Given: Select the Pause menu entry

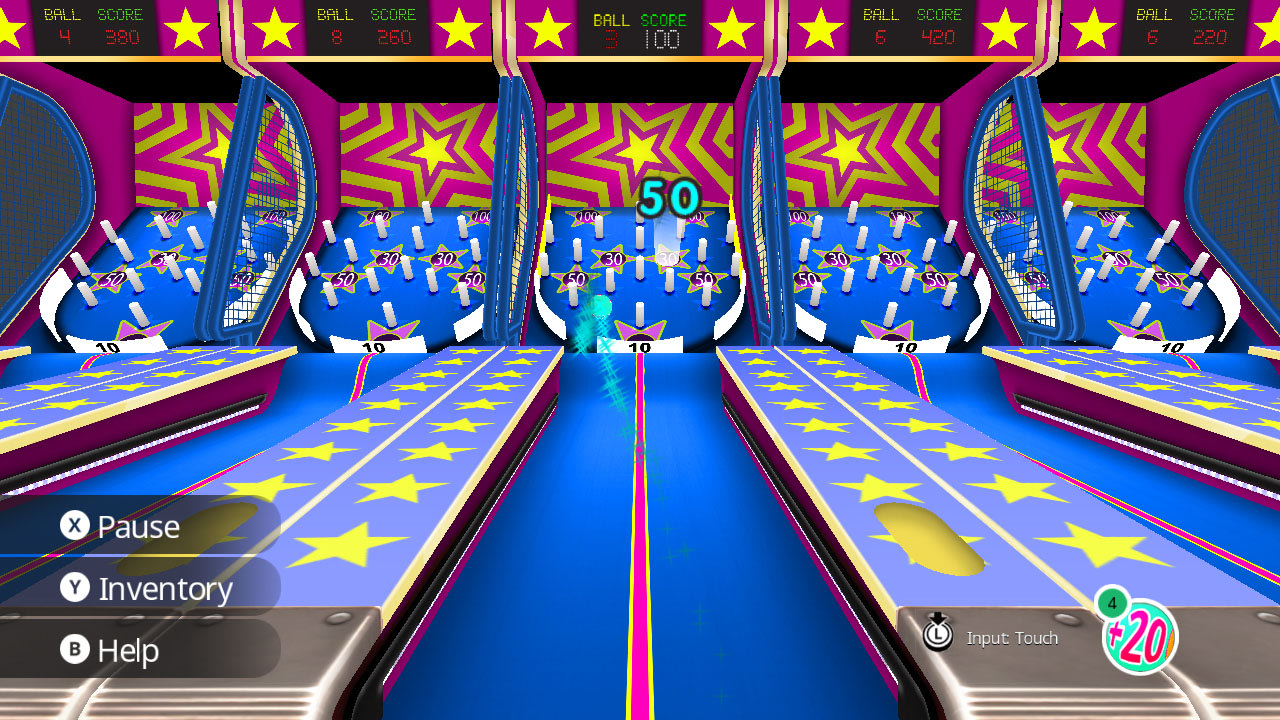Looking at the screenshot, I should [x=138, y=525].
